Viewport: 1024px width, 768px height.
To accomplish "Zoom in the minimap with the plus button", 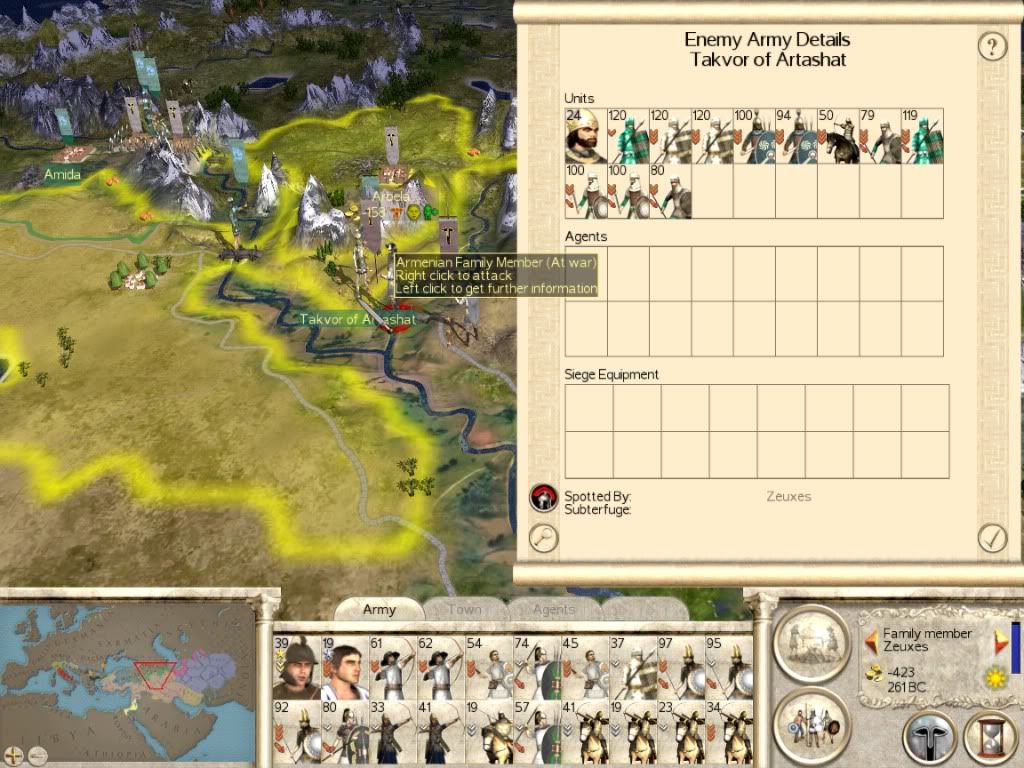I will 15,753.
